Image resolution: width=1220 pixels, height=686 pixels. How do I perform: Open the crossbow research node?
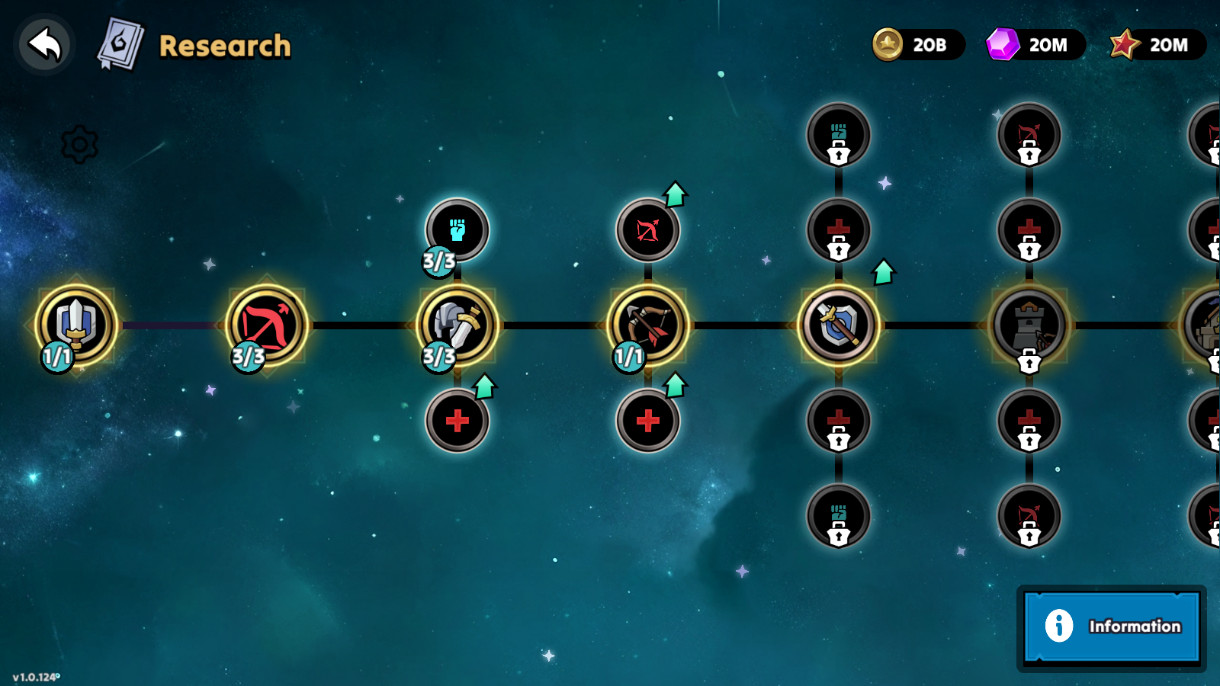pyautogui.click(x=648, y=325)
